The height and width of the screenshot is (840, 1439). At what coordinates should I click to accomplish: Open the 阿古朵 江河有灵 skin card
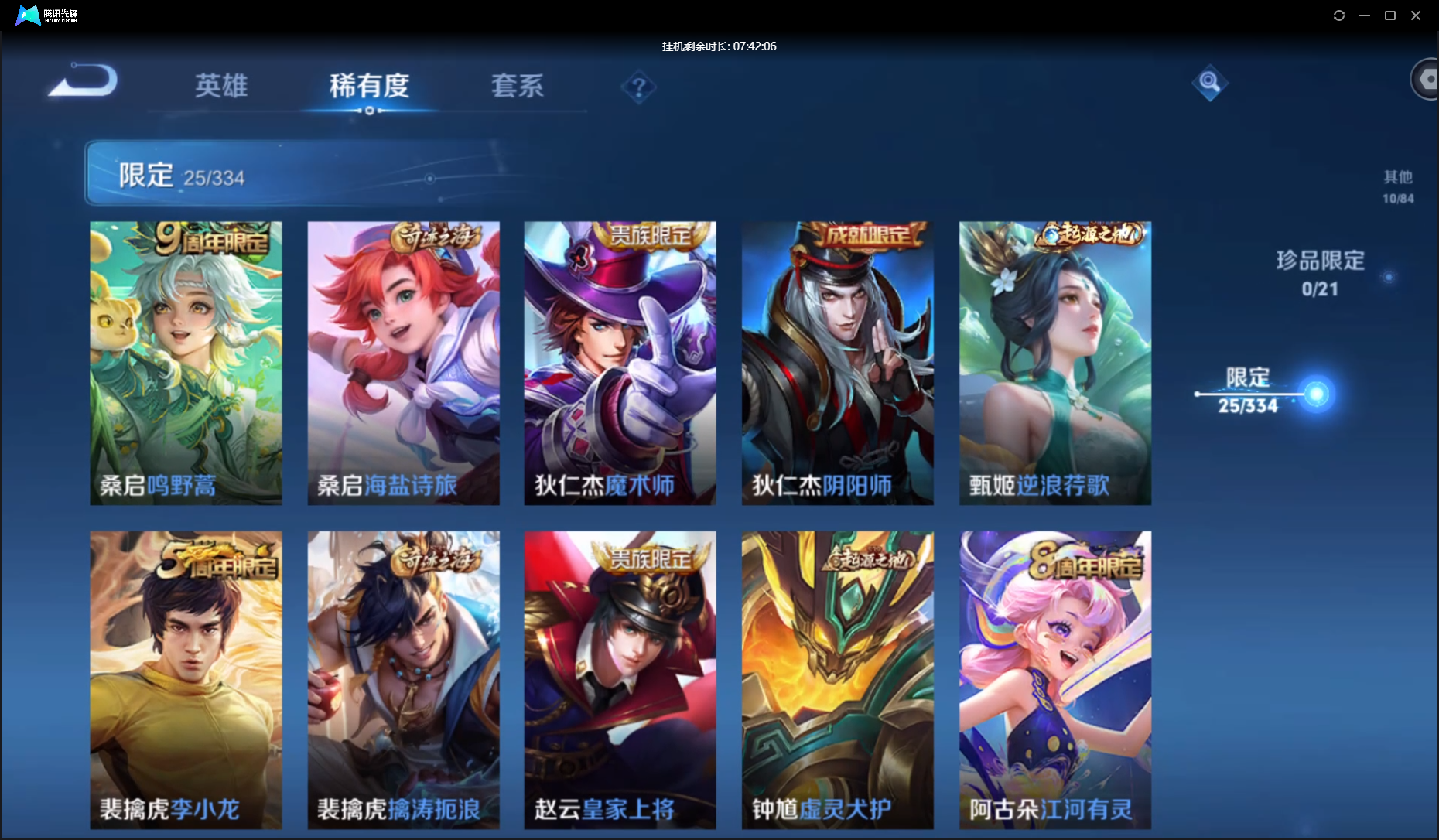tap(1055, 679)
